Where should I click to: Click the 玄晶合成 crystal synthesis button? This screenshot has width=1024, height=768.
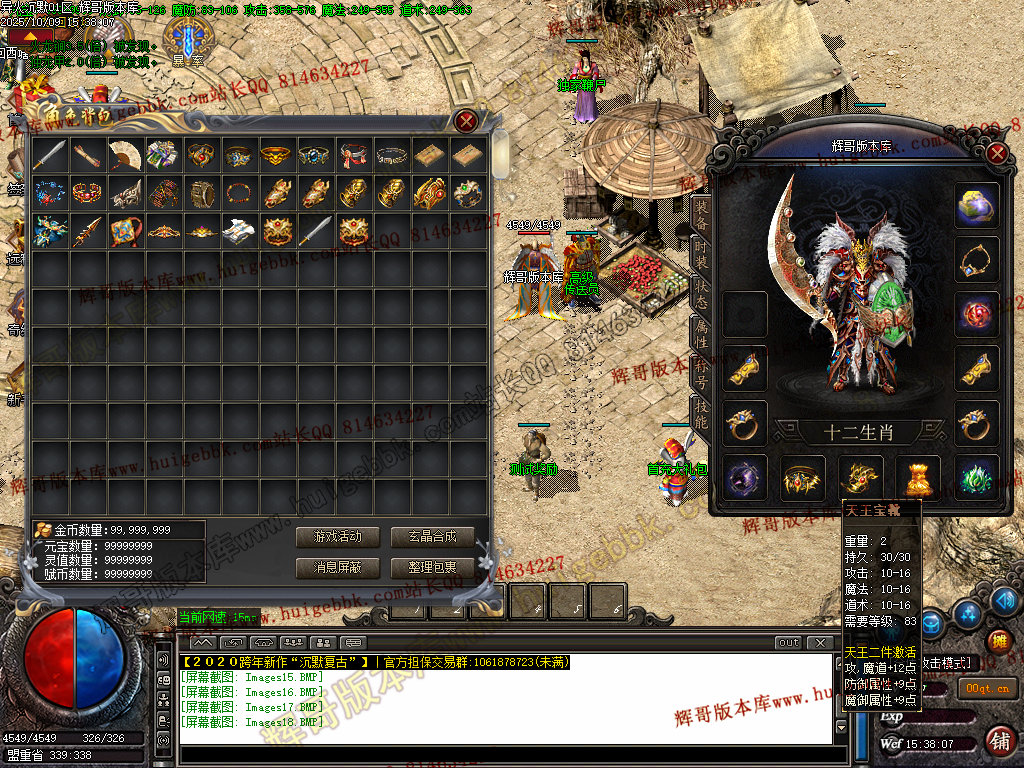click(x=432, y=537)
